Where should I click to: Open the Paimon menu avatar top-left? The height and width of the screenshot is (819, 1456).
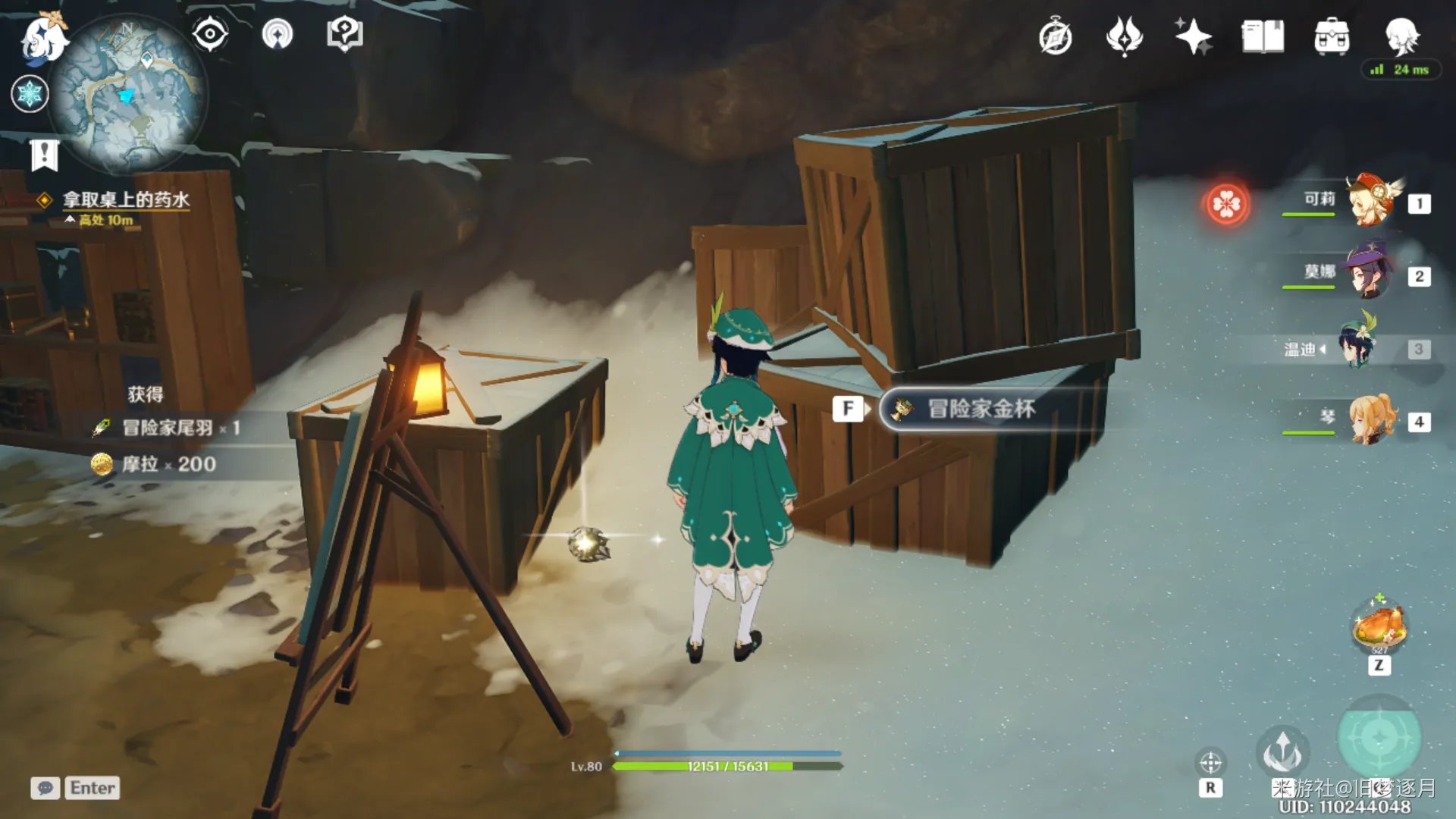(42, 38)
